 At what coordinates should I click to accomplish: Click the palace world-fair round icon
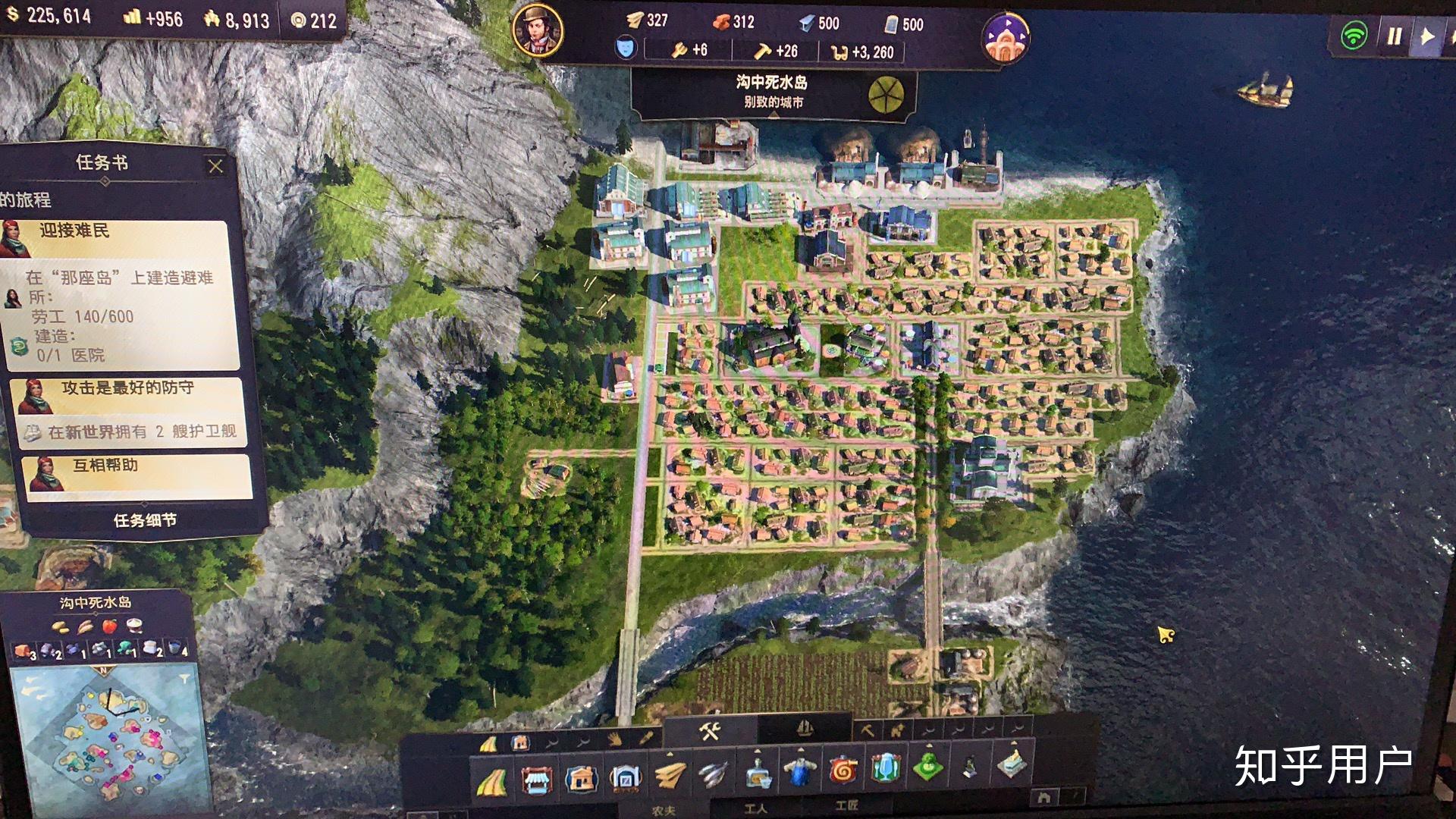point(1006,38)
